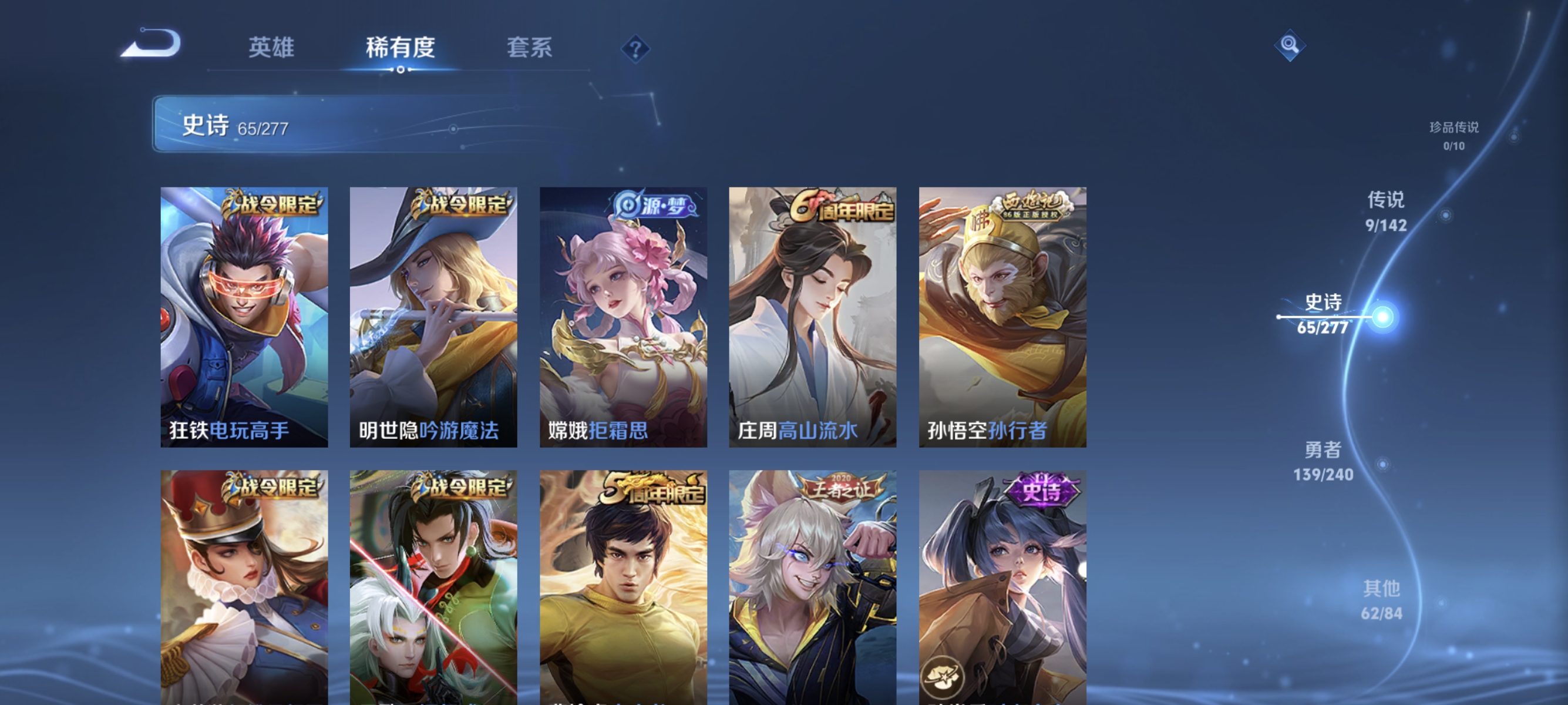The width and height of the screenshot is (1568, 705).
Task: Click the 其他 62/84 category label
Action: 1383,601
